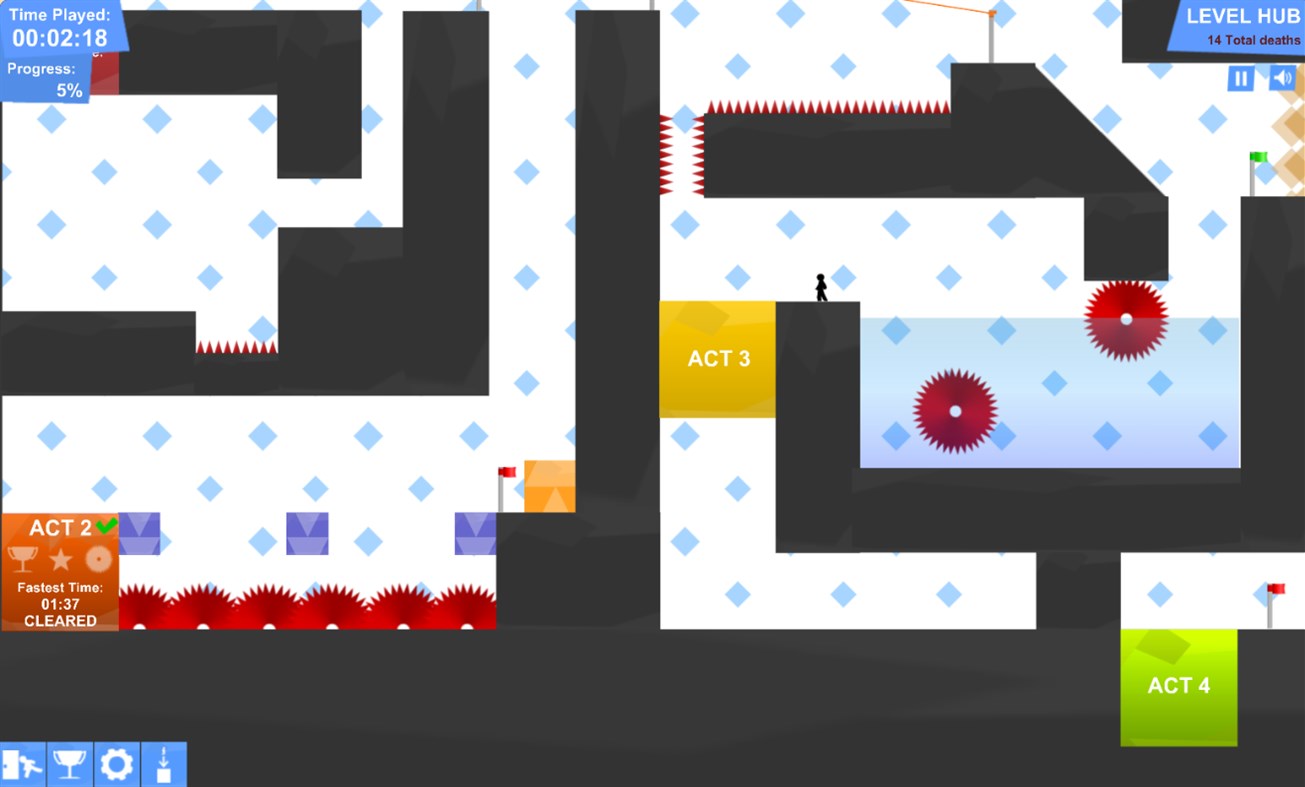Click the saw-blade medal on ACT 2 panel
The width and height of the screenshot is (1305, 787).
click(x=98, y=557)
